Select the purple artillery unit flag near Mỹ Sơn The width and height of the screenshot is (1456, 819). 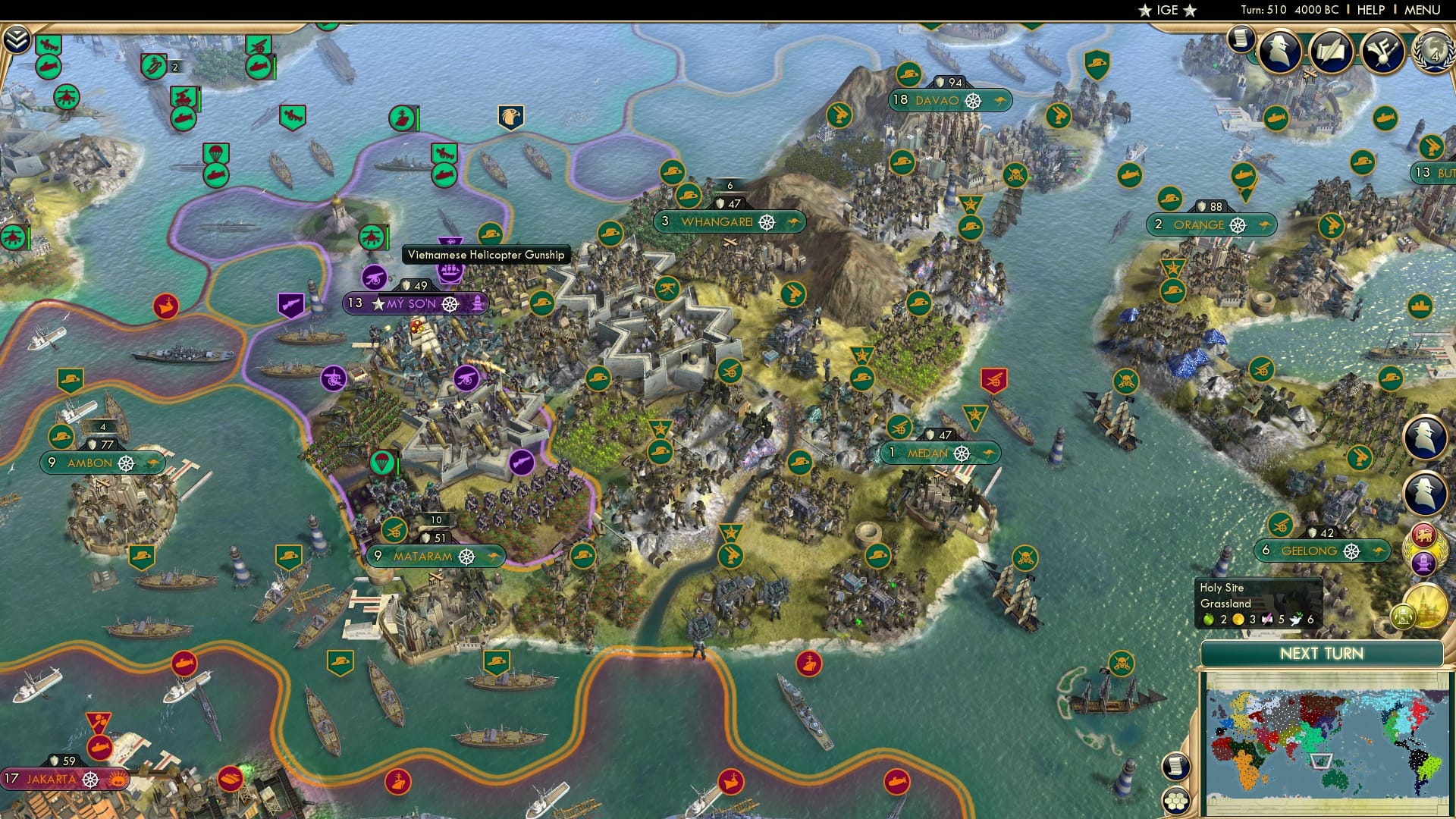point(373,278)
